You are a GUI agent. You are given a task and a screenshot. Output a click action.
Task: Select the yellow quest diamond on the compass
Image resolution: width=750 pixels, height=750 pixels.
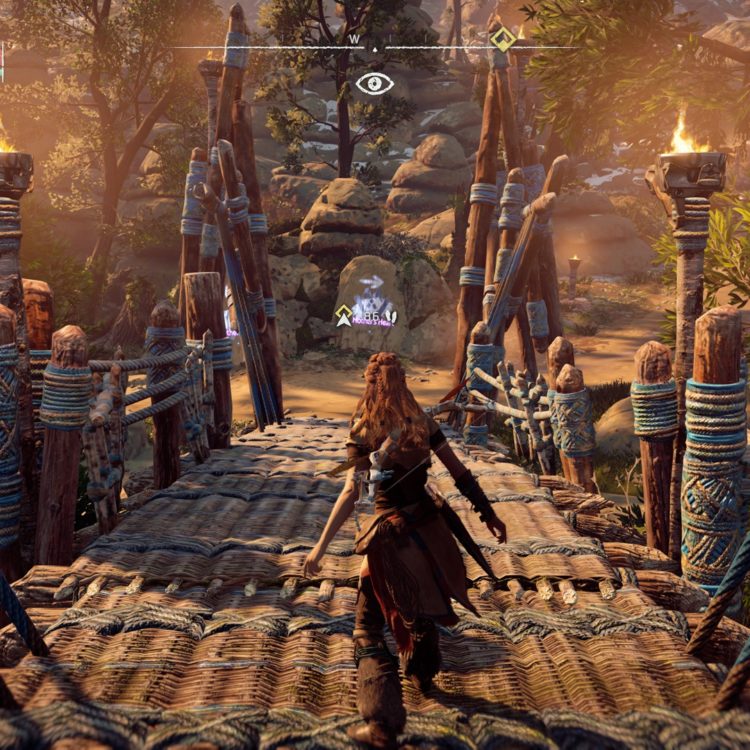click(x=502, y=38)
